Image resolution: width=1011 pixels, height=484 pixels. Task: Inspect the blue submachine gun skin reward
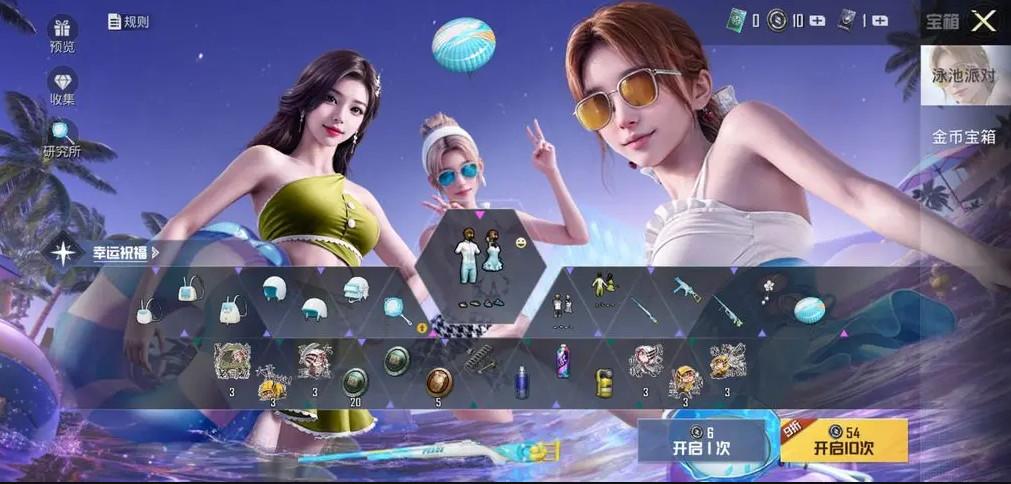(x=687, y=290)
